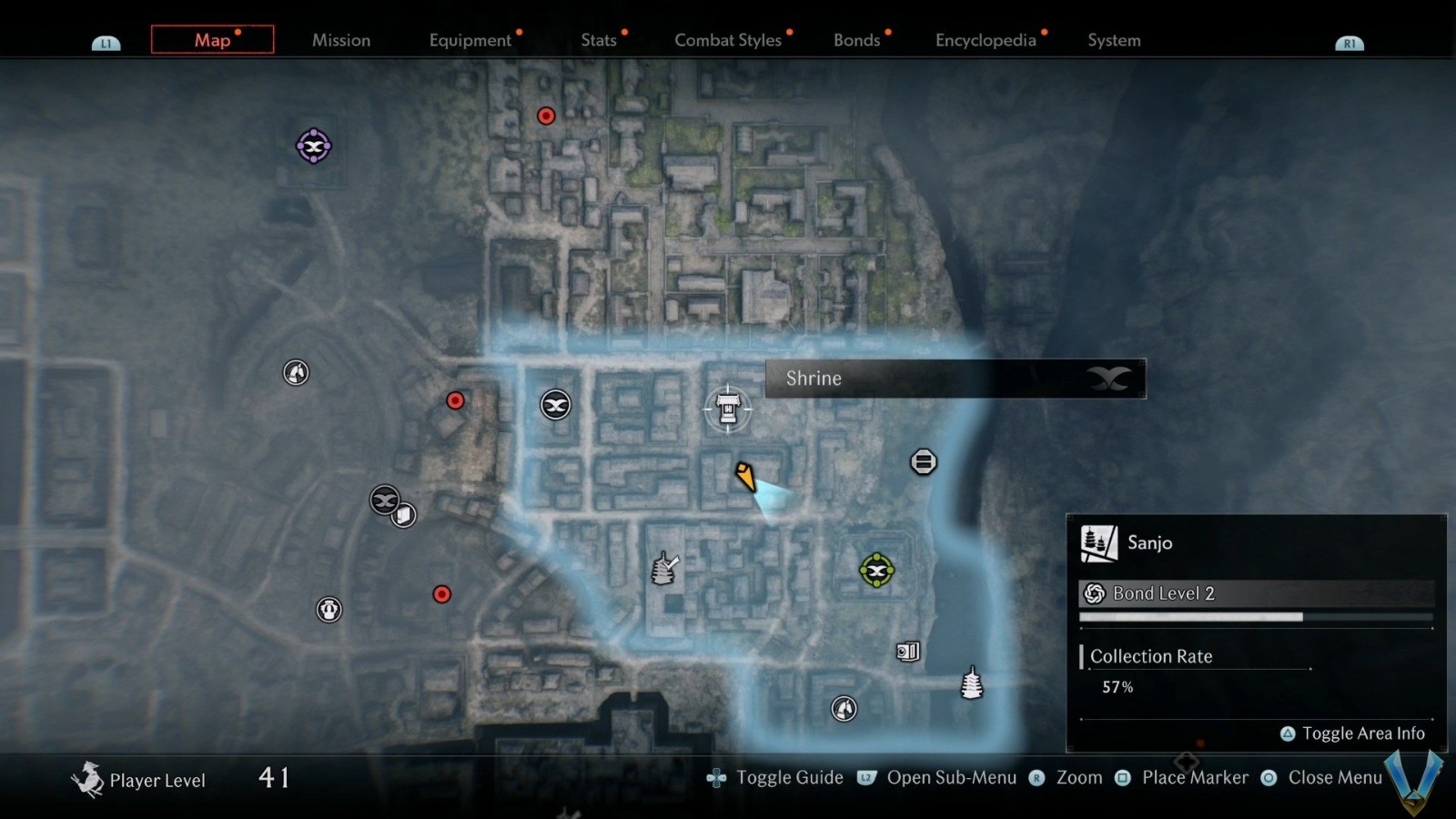Viewport: 1456px width, 819px height.
Task: Switch to the Combat Styles tab
Action: click(728, 40)
